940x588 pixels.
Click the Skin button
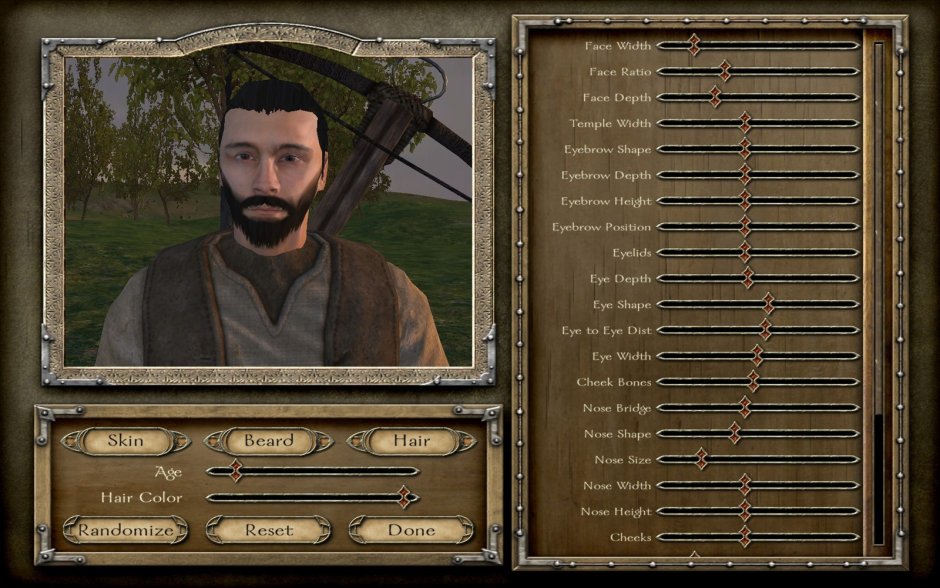pos(125,440)
